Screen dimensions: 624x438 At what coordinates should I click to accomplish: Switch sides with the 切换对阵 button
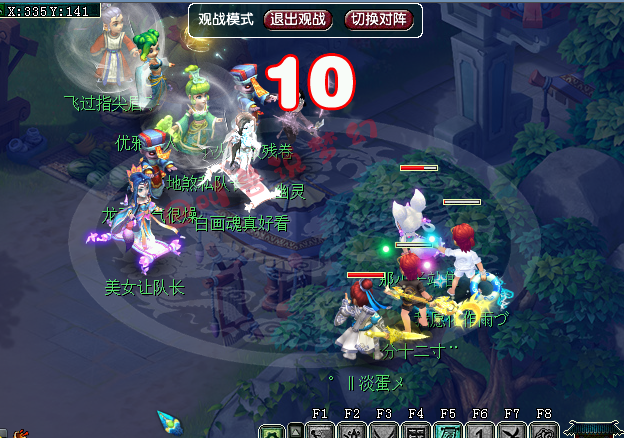(376, 19)
